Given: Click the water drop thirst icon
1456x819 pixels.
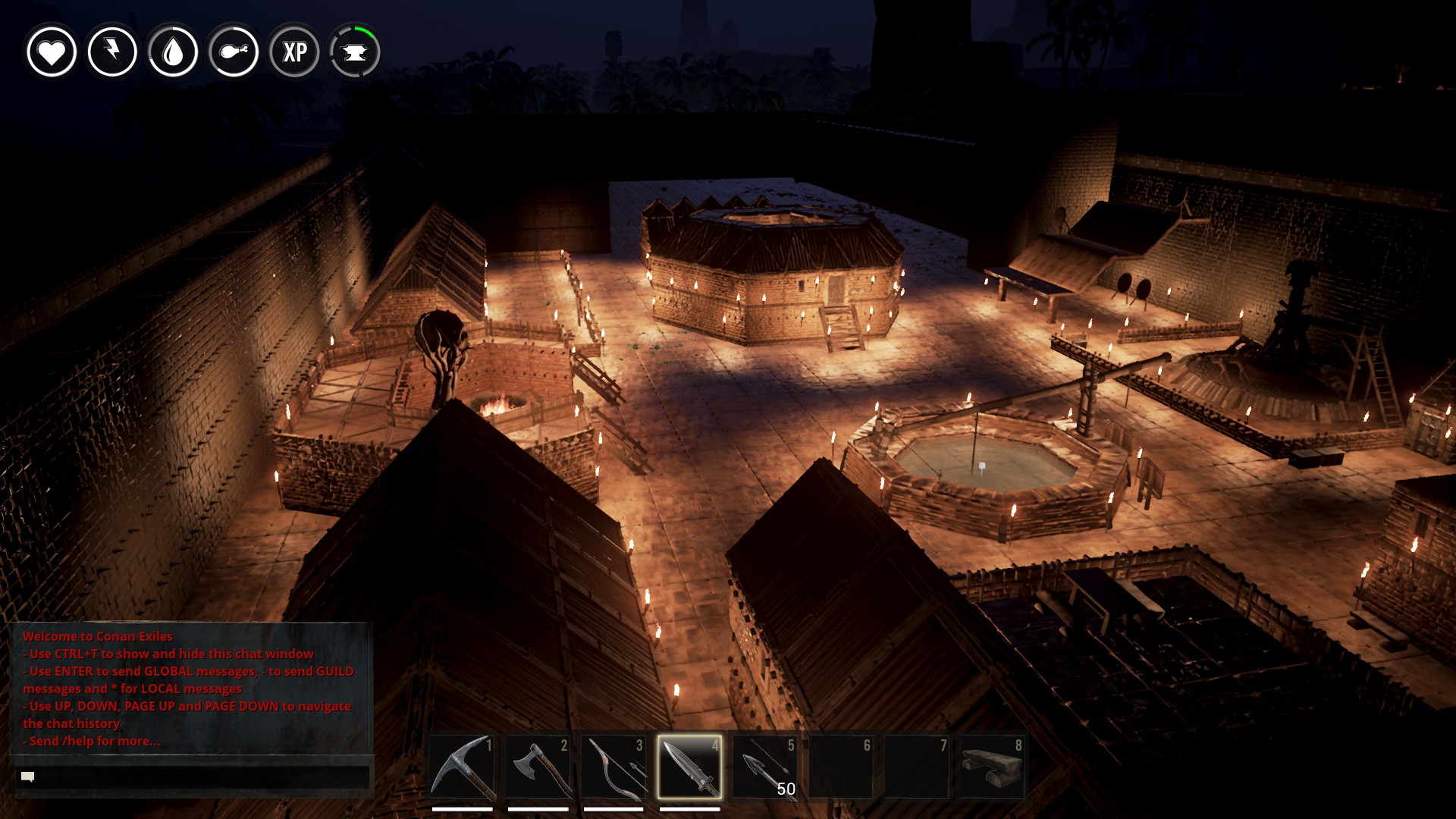Looking at the screenshot, I should point(173,52).
